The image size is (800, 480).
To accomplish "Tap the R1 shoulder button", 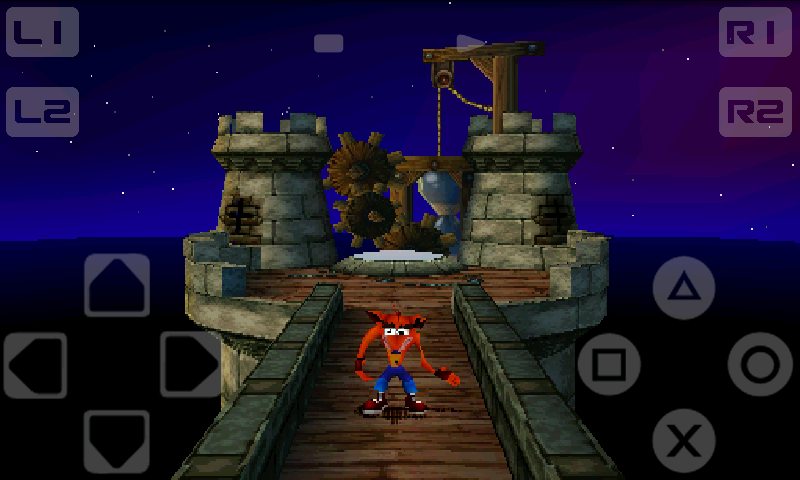I will pyautogui.click(x=755, y=33).
